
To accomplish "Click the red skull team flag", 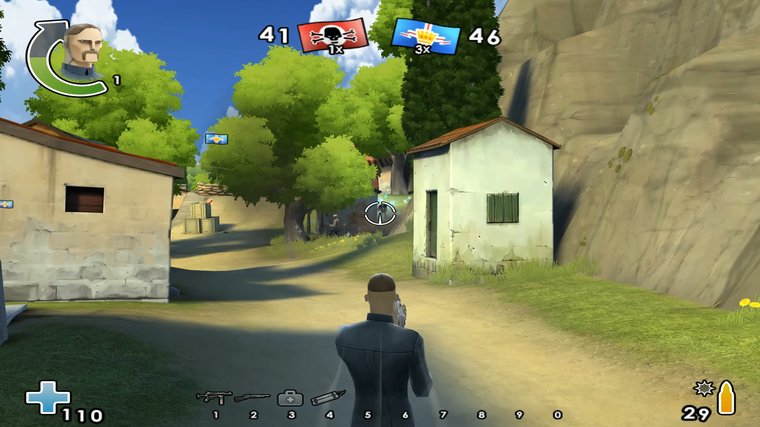I will coord(333,36).
